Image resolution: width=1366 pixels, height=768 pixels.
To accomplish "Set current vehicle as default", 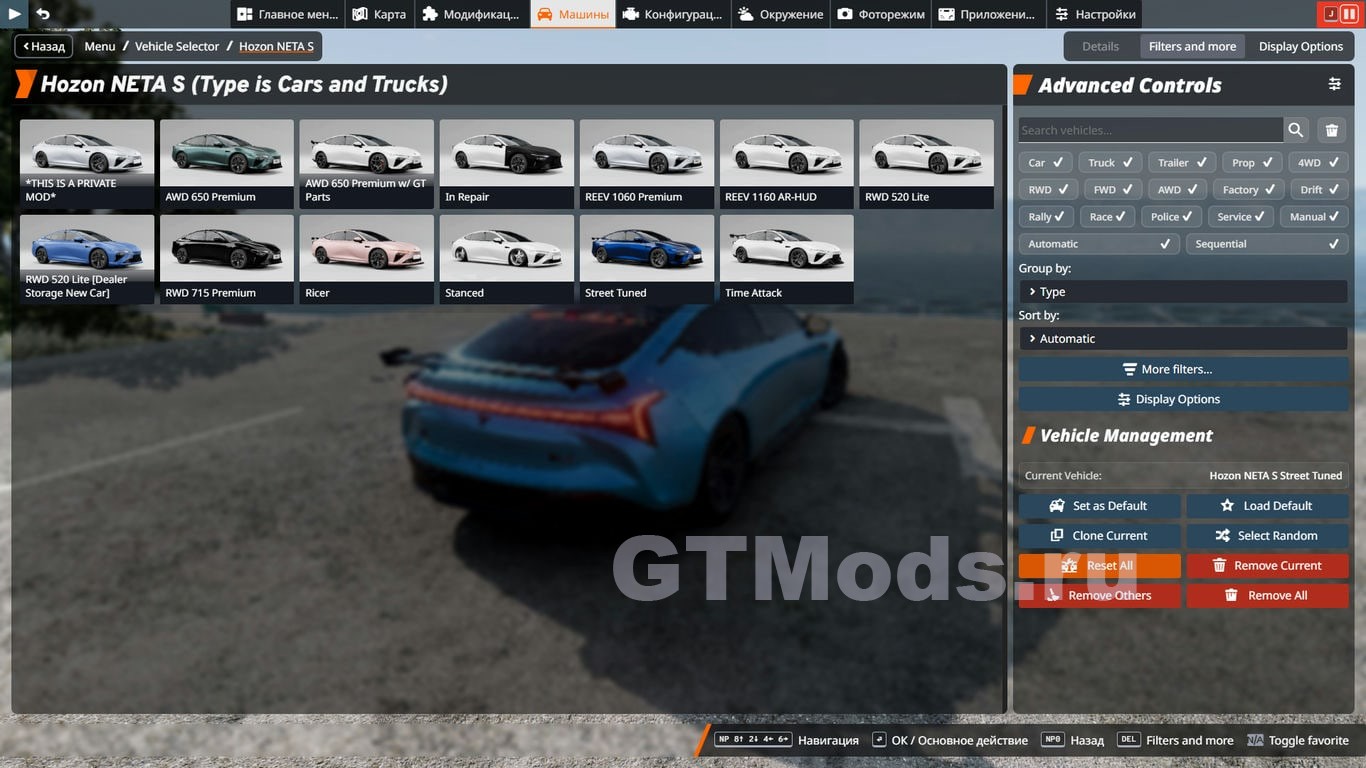I will click(1099, 506).
